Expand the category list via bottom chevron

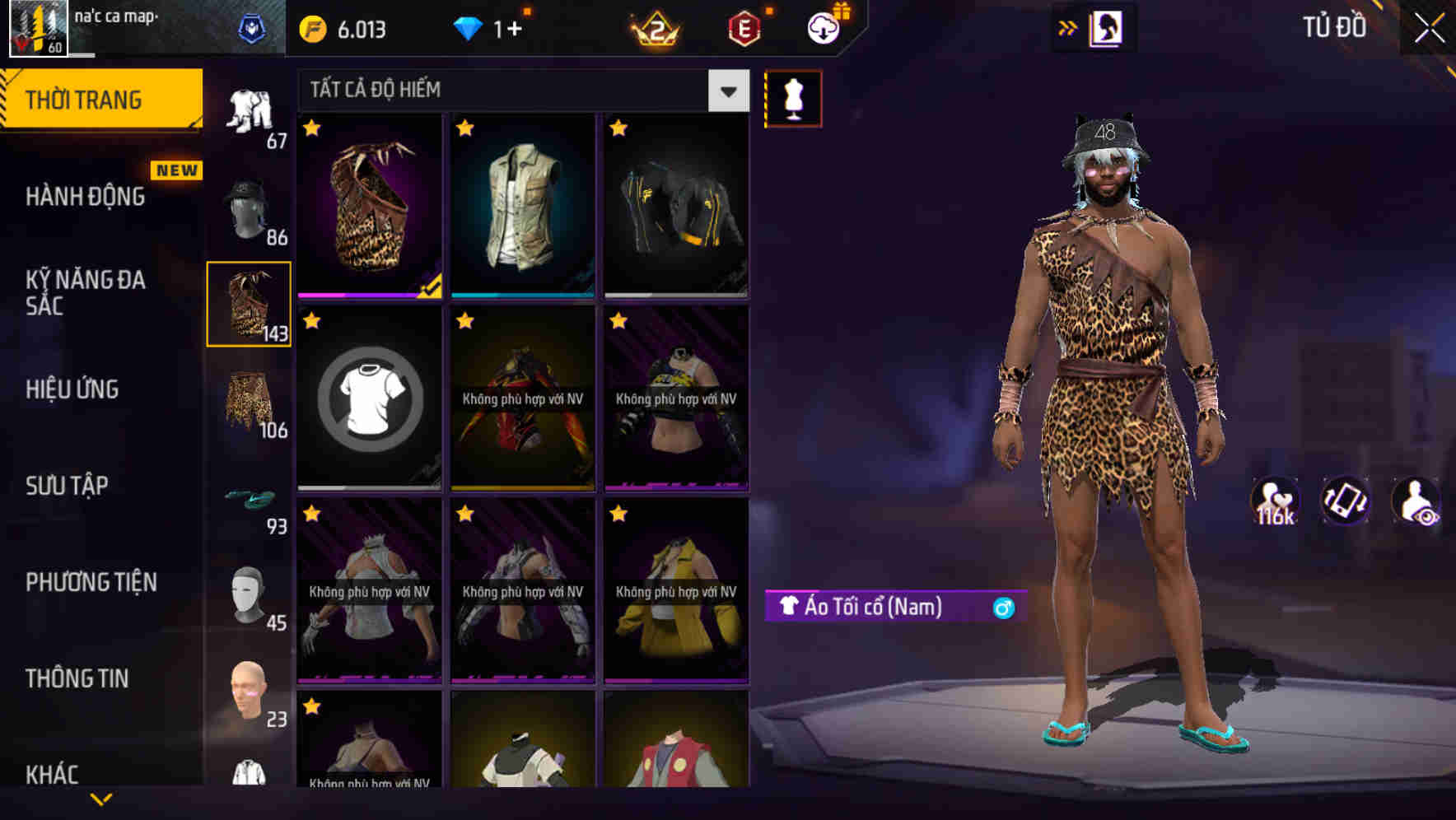click(101, 799)
